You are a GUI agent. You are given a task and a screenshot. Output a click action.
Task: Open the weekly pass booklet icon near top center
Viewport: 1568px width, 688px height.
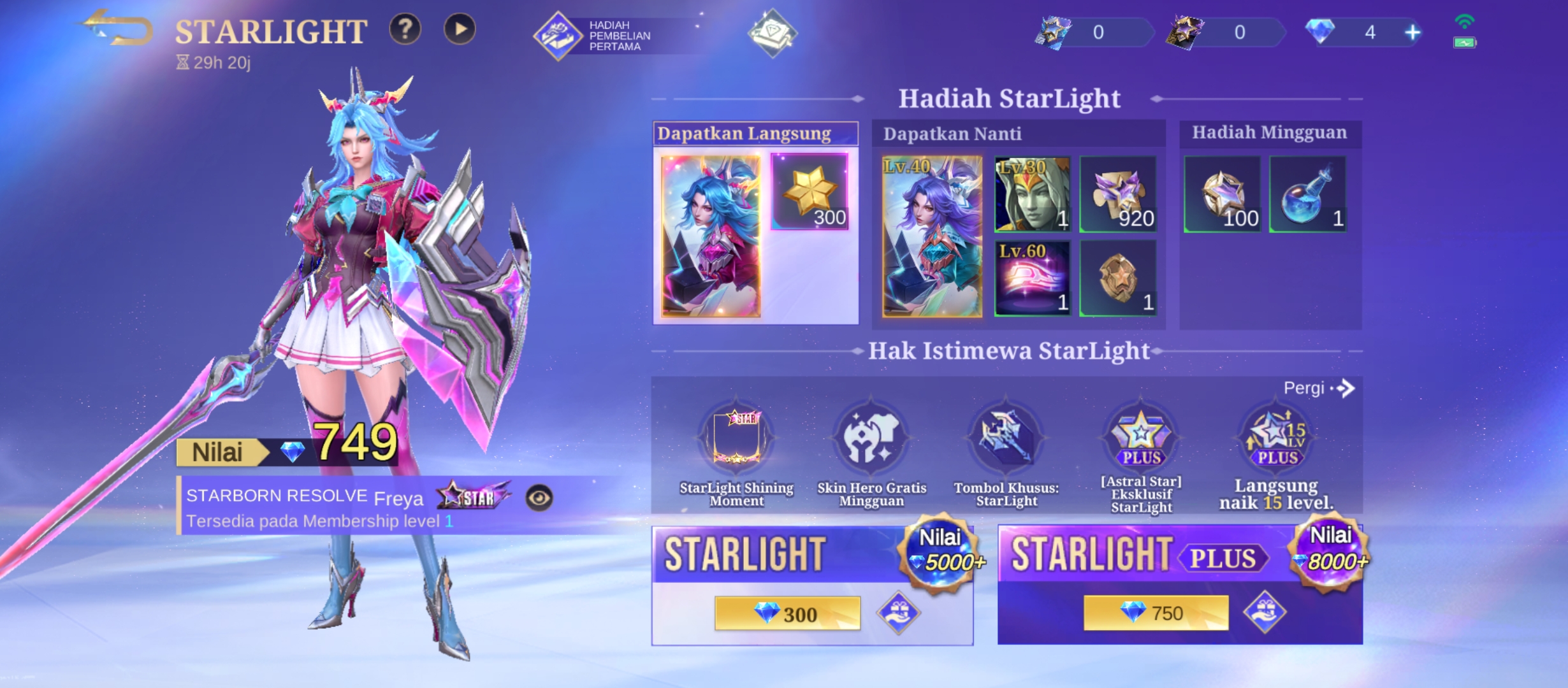[x=771, y=33]
